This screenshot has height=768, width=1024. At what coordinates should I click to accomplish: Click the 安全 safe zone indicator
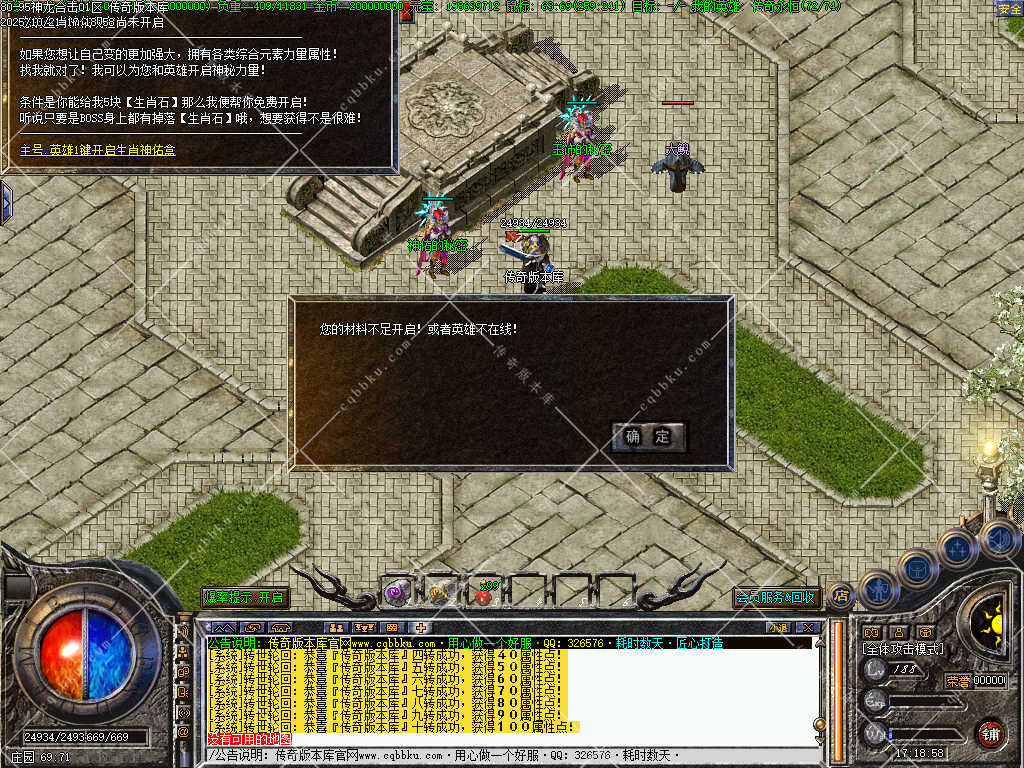pyautogui.click(x=1010, y=8)
